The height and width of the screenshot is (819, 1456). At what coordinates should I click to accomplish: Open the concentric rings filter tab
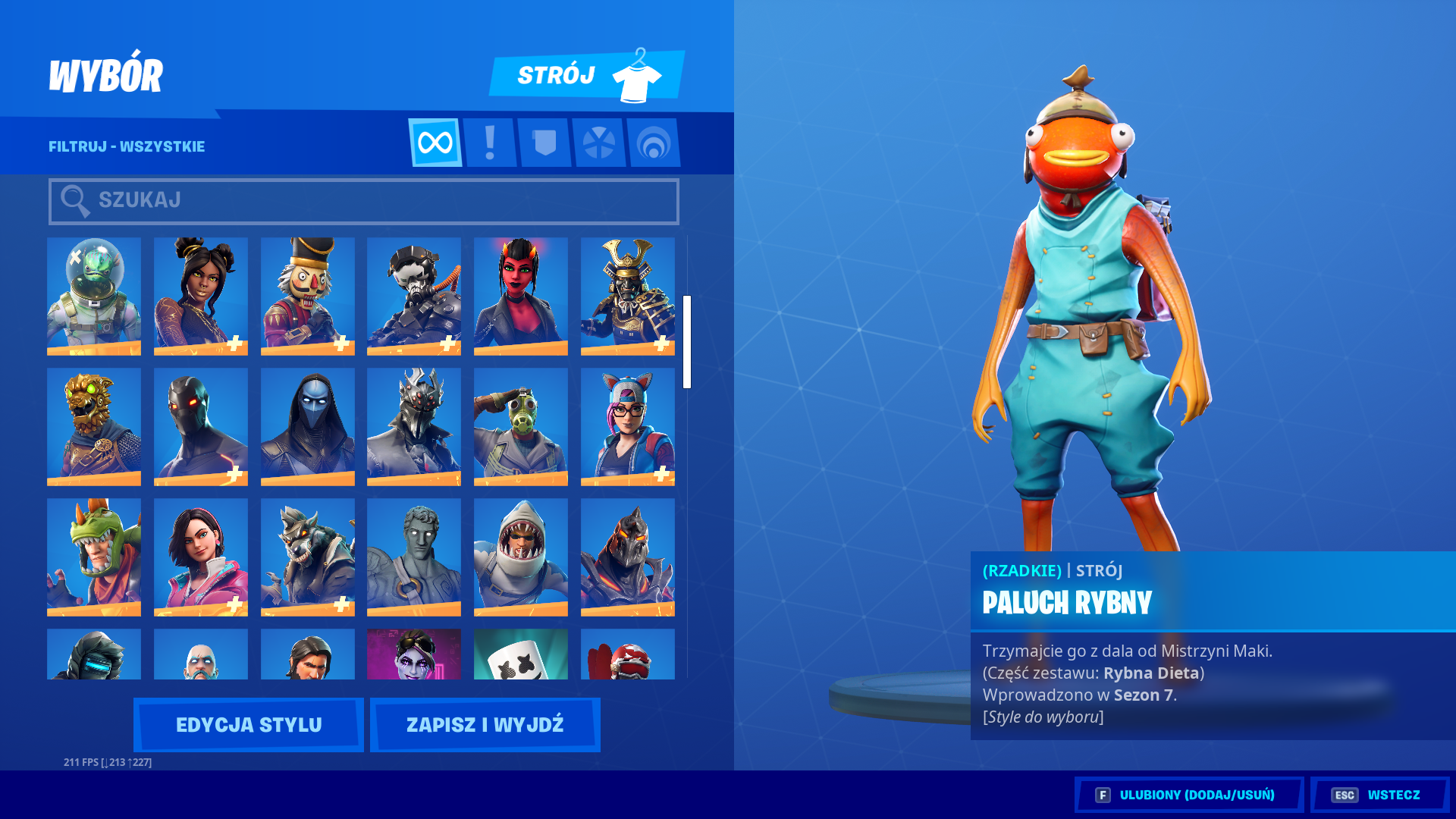tap(654, 143)
